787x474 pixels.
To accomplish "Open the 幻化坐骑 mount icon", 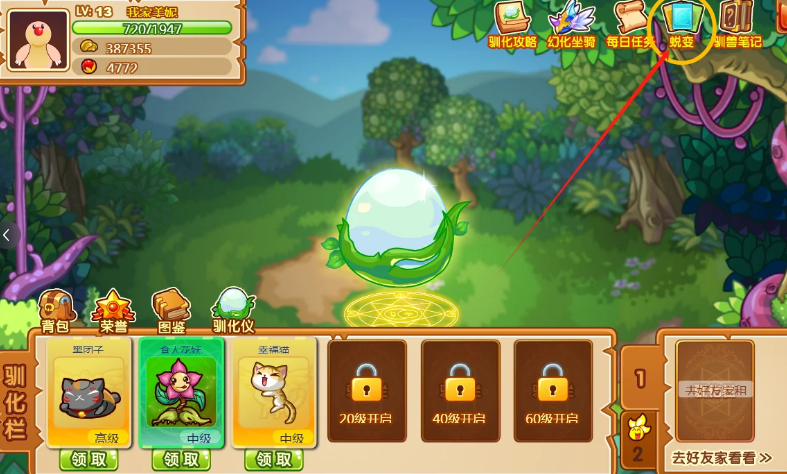I will click(571, 24).
